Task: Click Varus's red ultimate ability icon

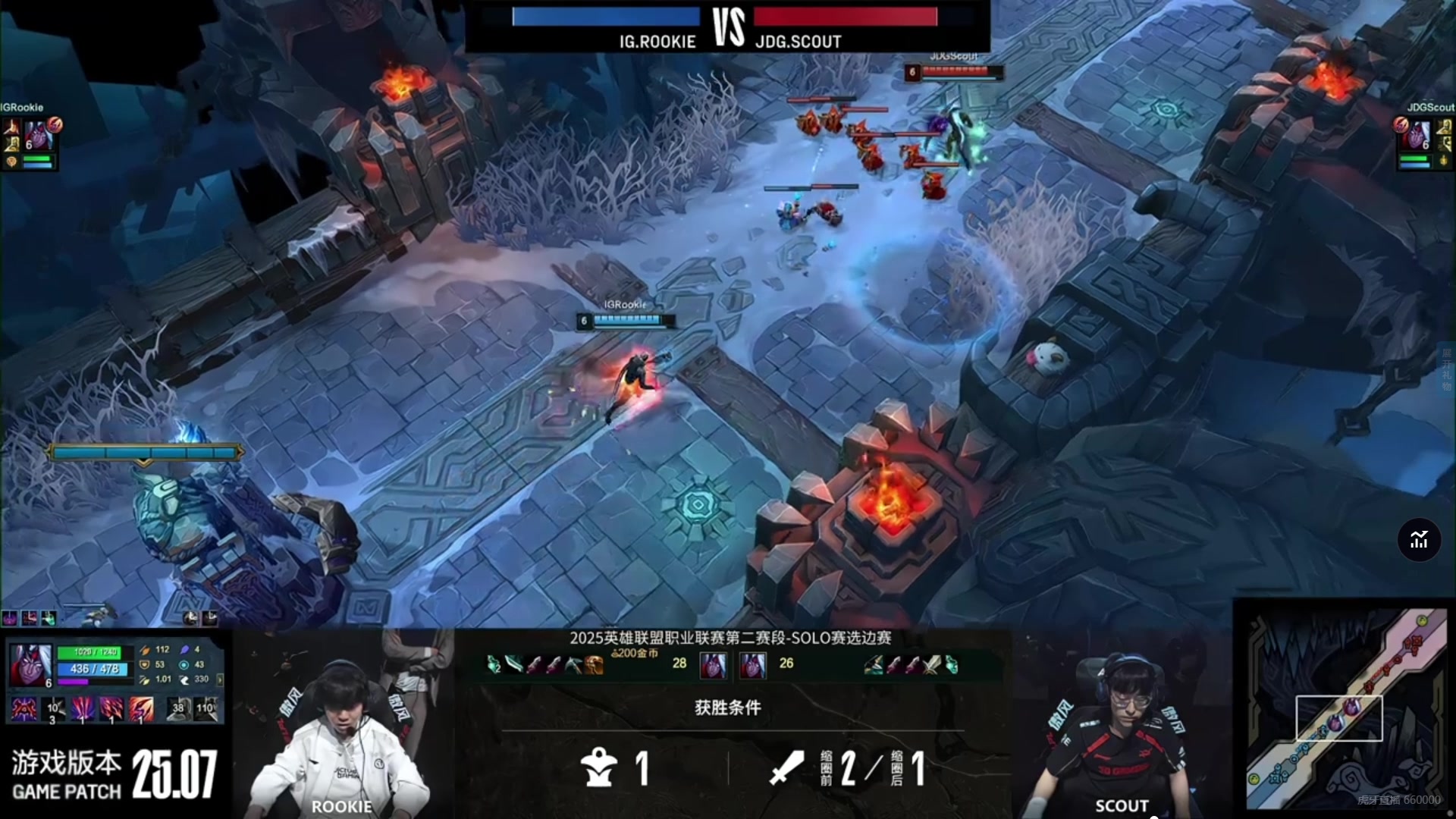Action: tap(140, 710)
